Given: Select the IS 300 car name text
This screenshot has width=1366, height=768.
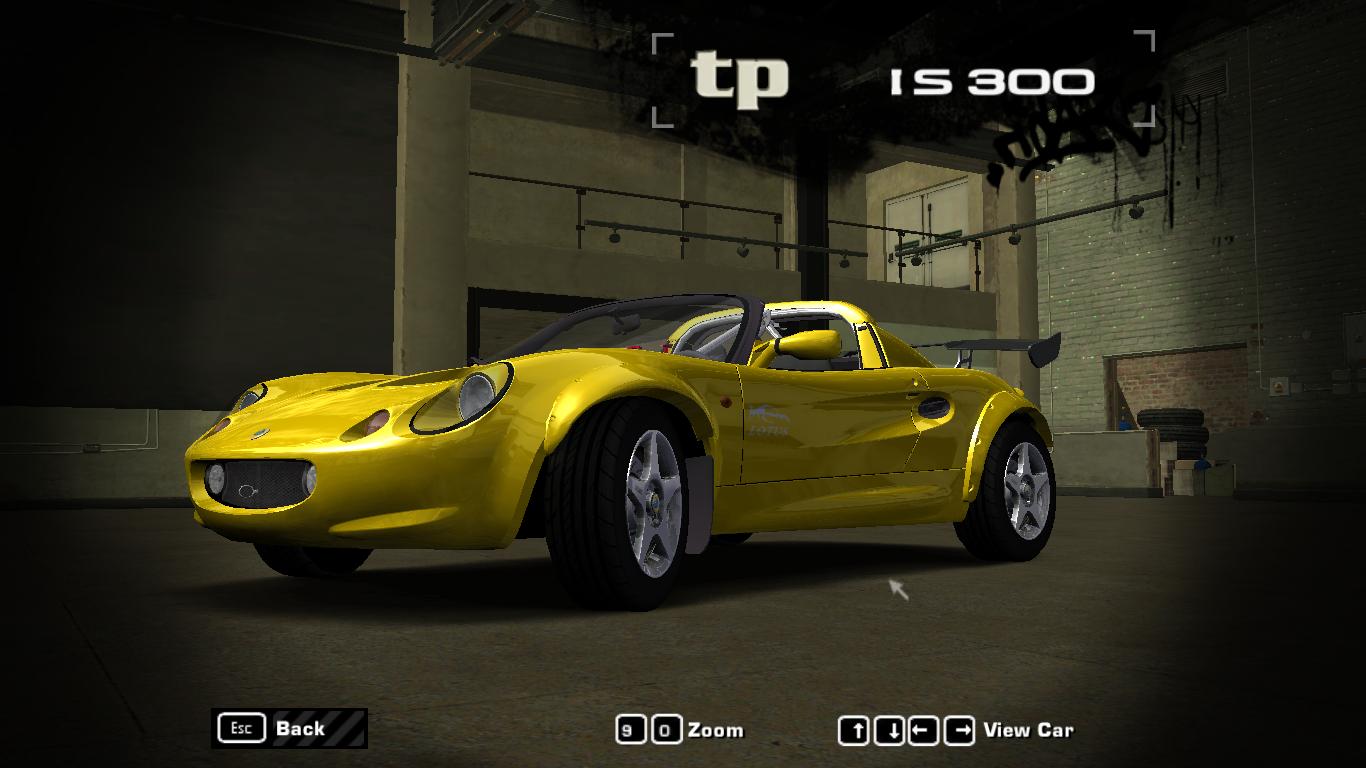Looking at the screenshot, I should pos(988,79).
